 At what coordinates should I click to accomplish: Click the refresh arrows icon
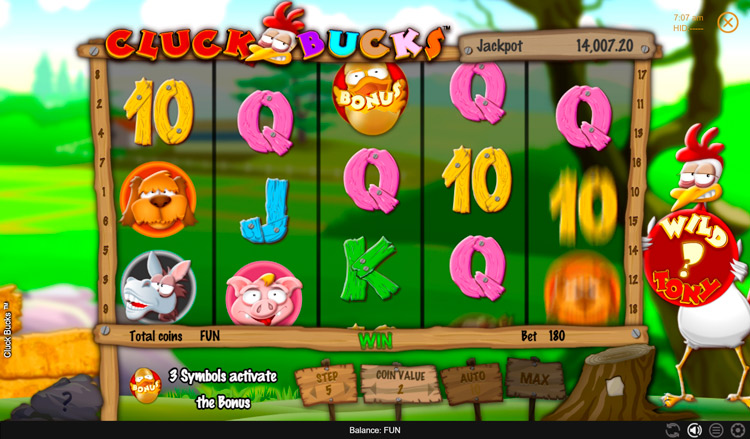(673, 430)
